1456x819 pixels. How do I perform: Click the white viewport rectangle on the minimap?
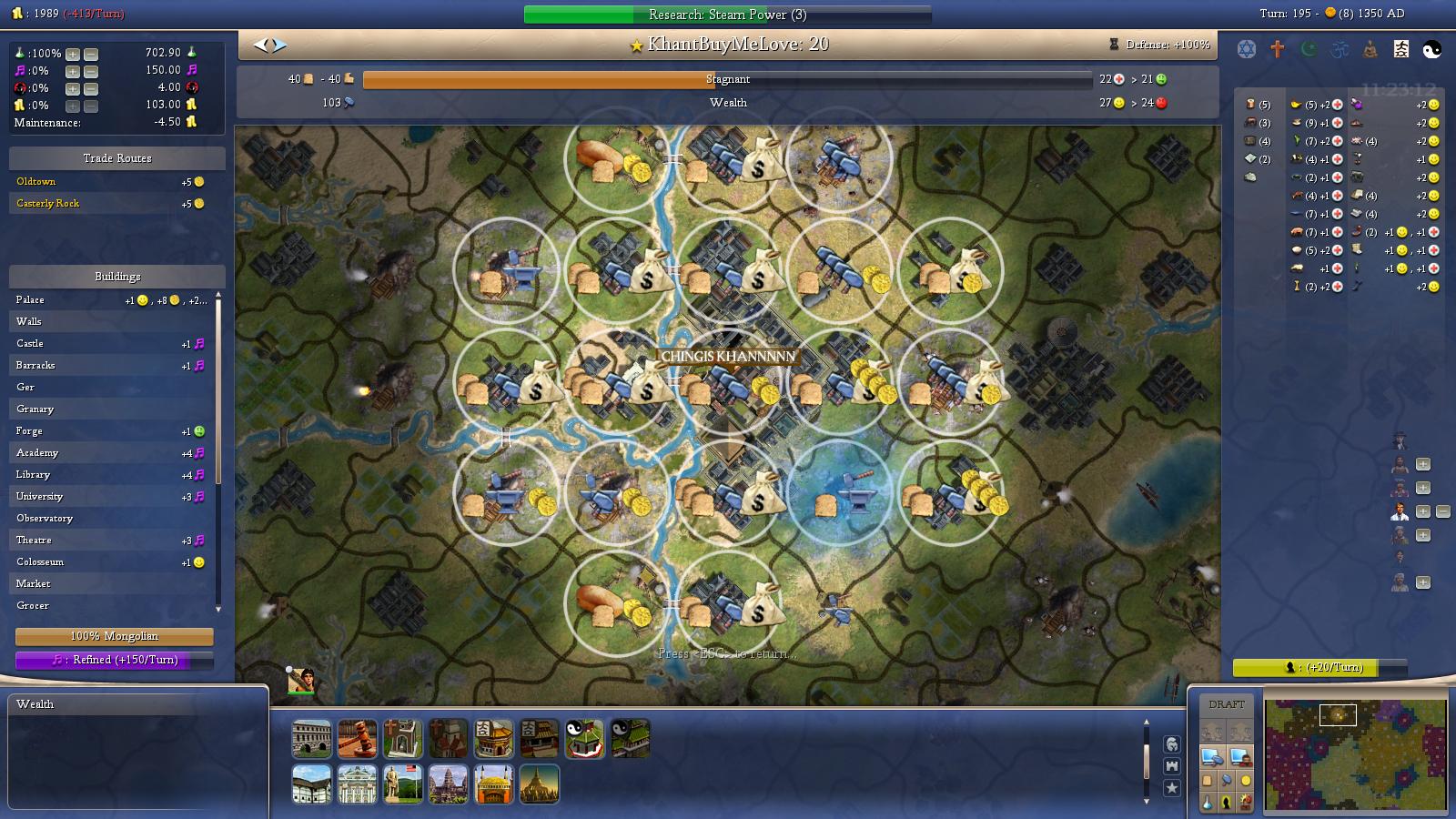1338,714
